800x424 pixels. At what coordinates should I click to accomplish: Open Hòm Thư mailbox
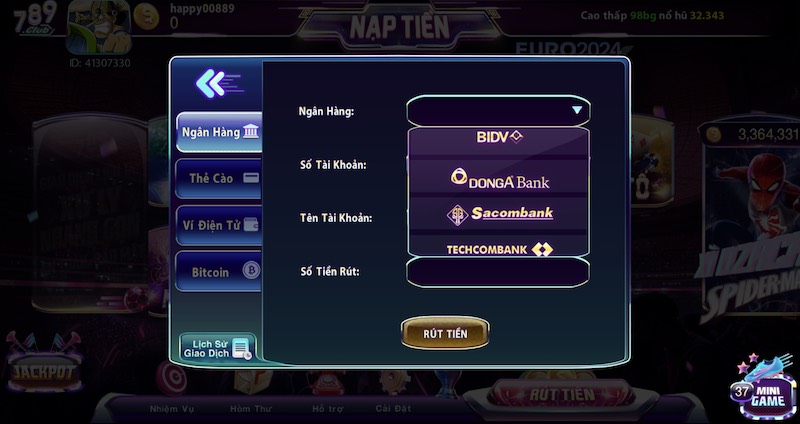[x=249, y=408]
